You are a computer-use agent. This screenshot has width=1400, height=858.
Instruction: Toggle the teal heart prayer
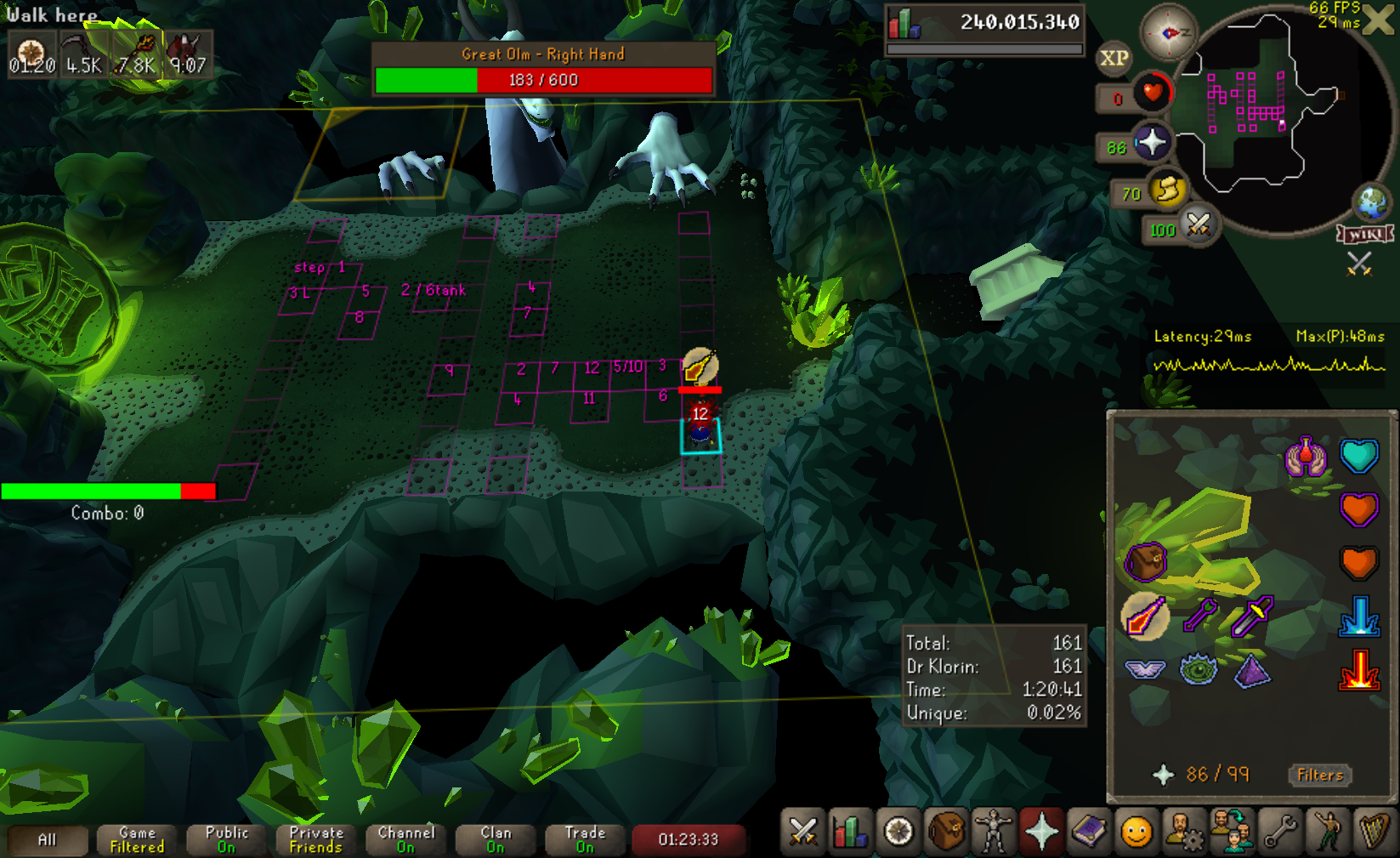pyautogui.click(x=1358, y=457)
